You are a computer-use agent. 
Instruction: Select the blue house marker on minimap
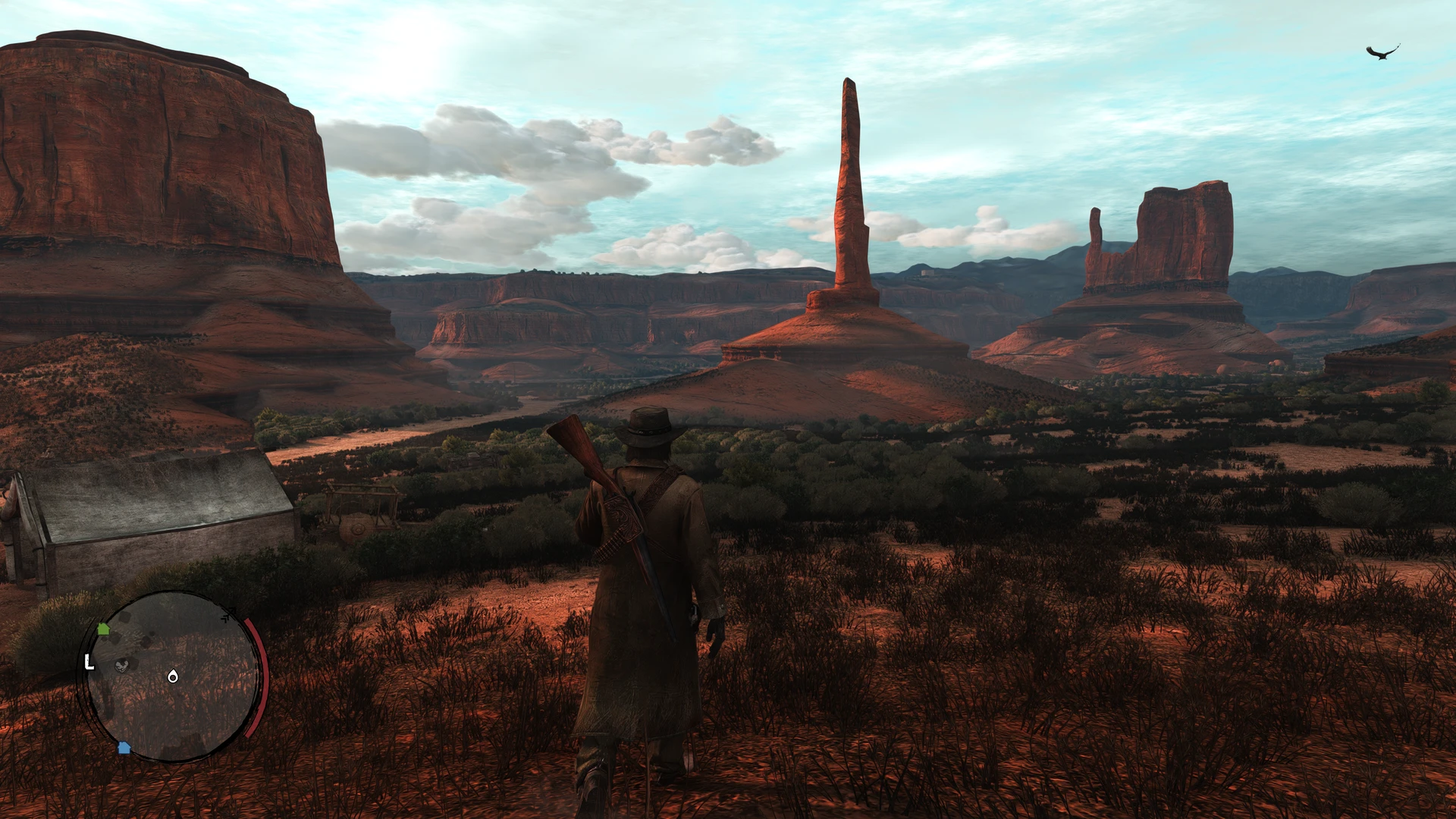tap(124, 748)
